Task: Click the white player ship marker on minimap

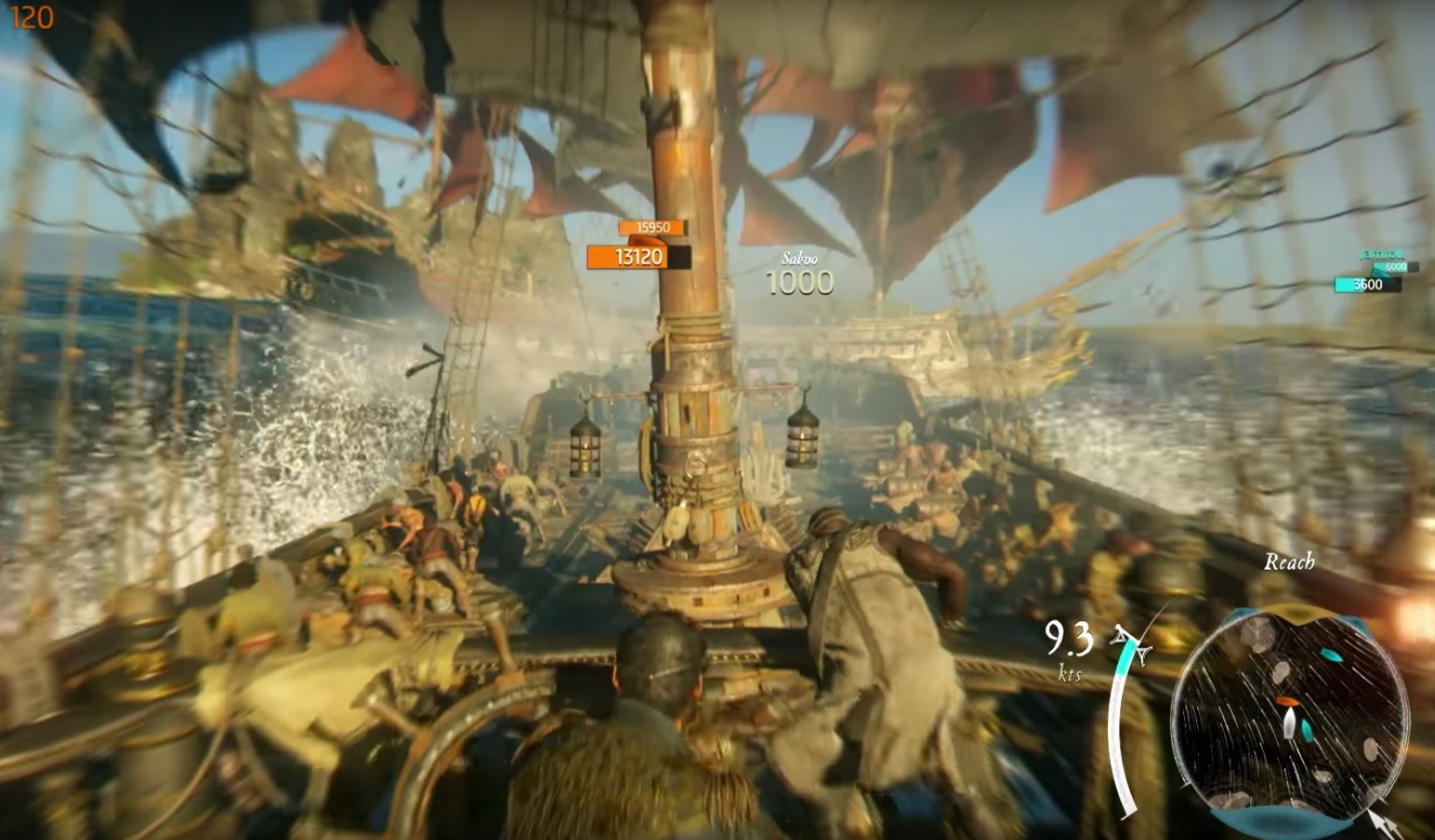Action: point(1290,722)
